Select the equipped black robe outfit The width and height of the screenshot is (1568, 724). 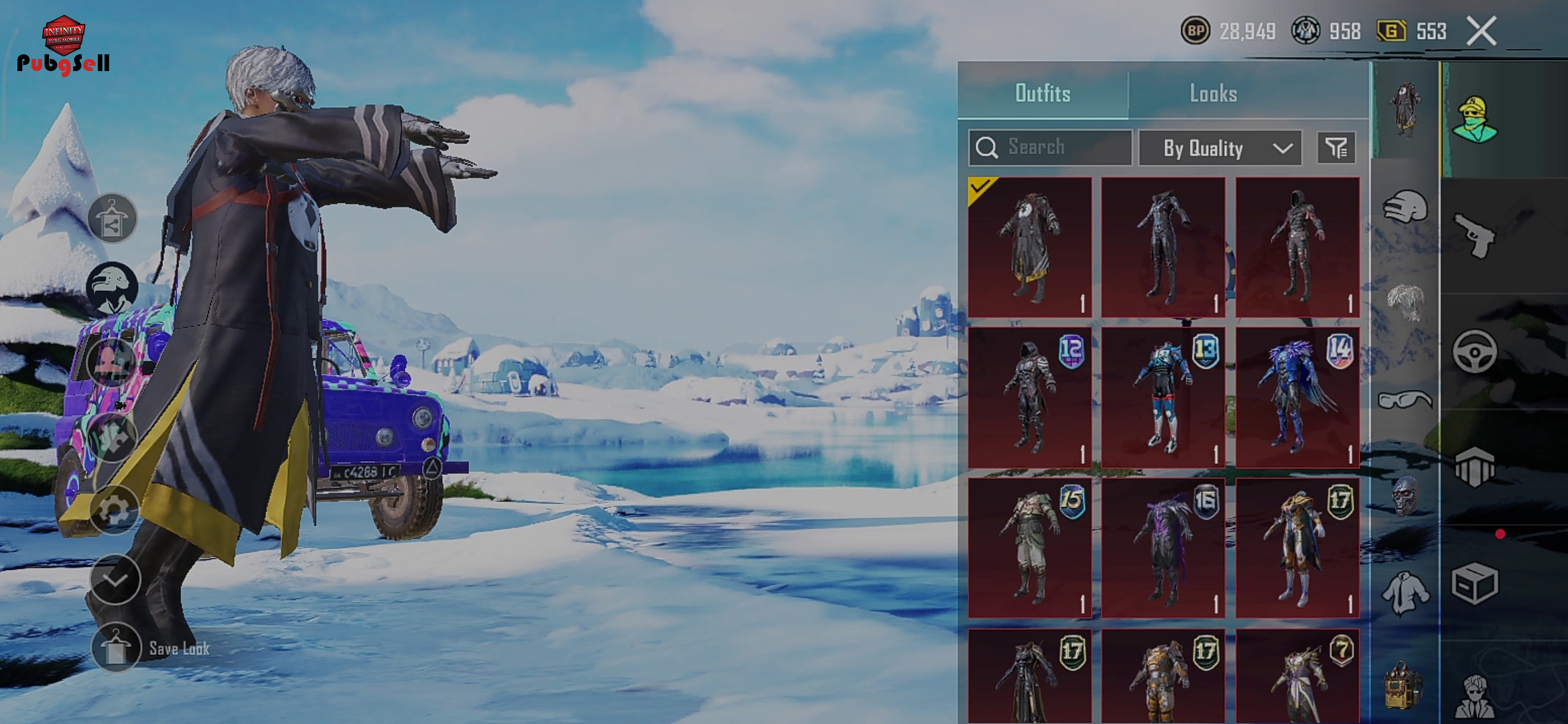(1030, 247)
